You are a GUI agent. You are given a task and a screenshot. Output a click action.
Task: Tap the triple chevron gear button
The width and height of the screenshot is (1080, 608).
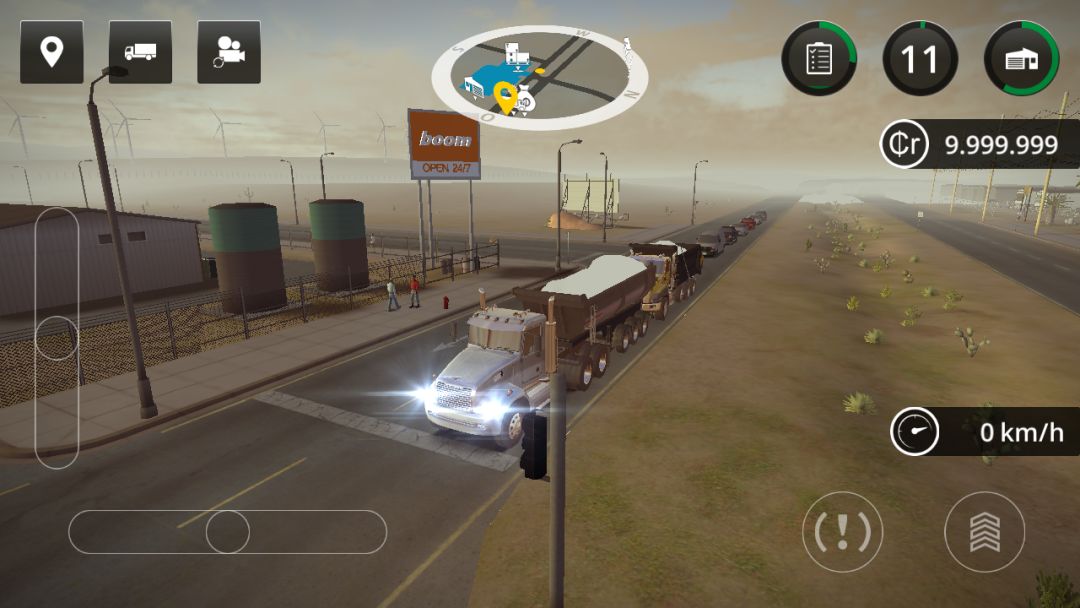point(984,532)
